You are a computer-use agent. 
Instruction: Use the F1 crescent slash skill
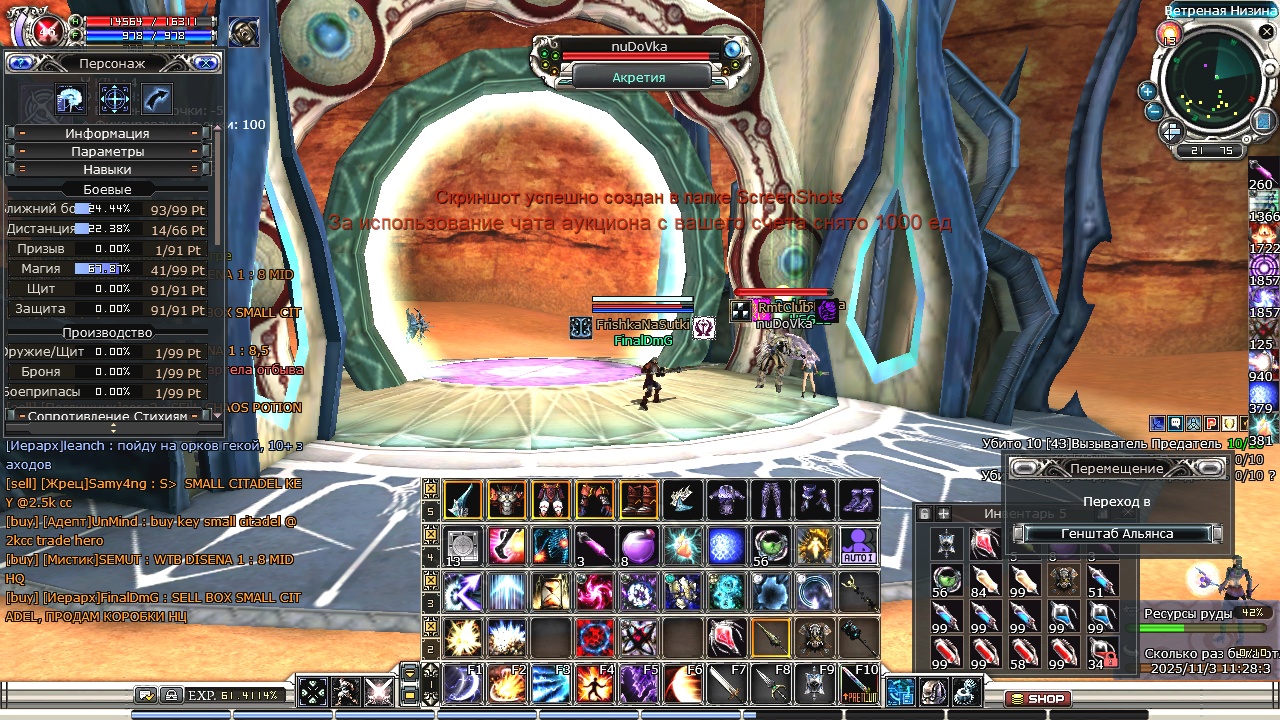[x=463, y=684]
